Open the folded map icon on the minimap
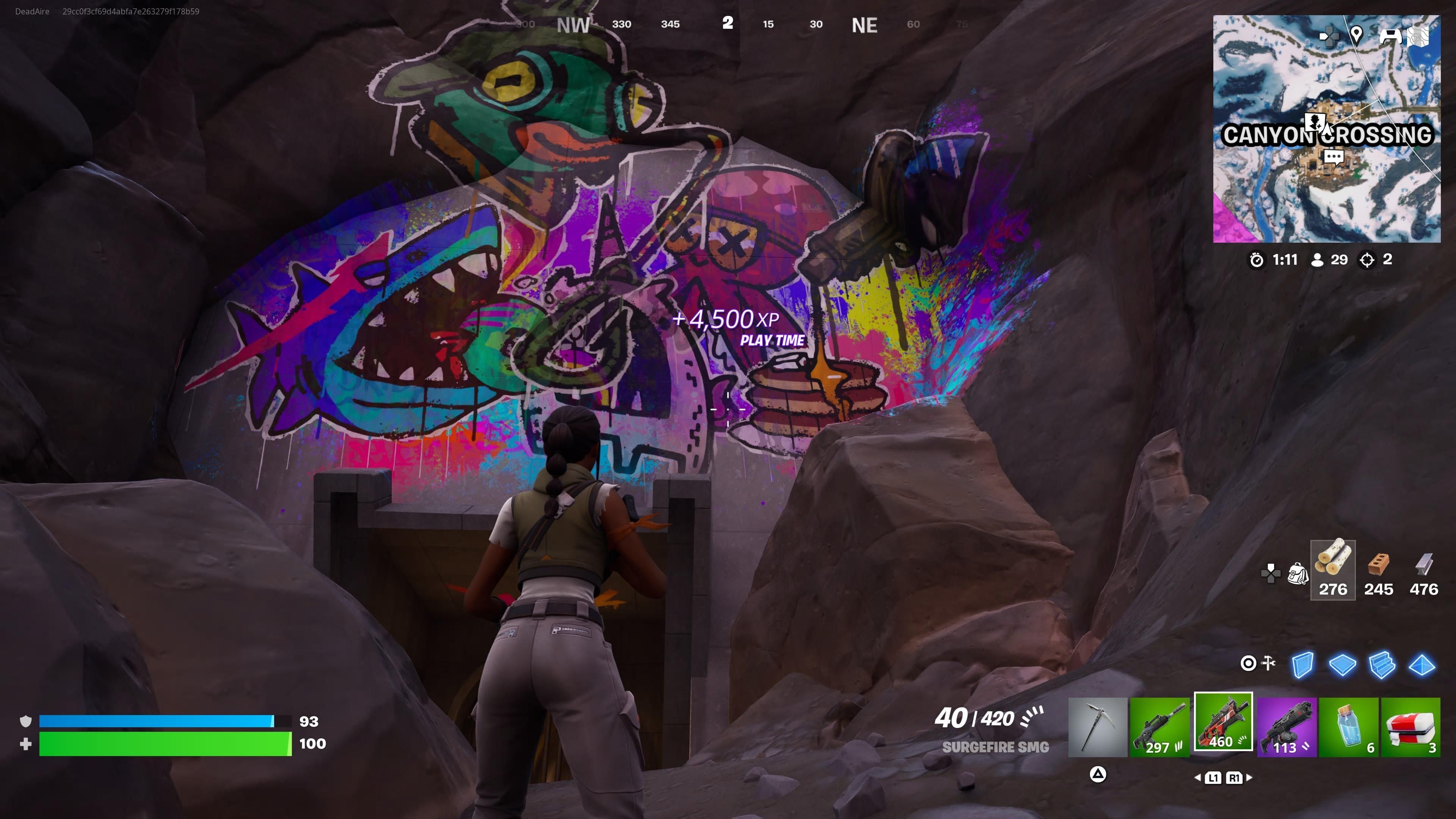1456x819 pixels. click(1418, 36)
